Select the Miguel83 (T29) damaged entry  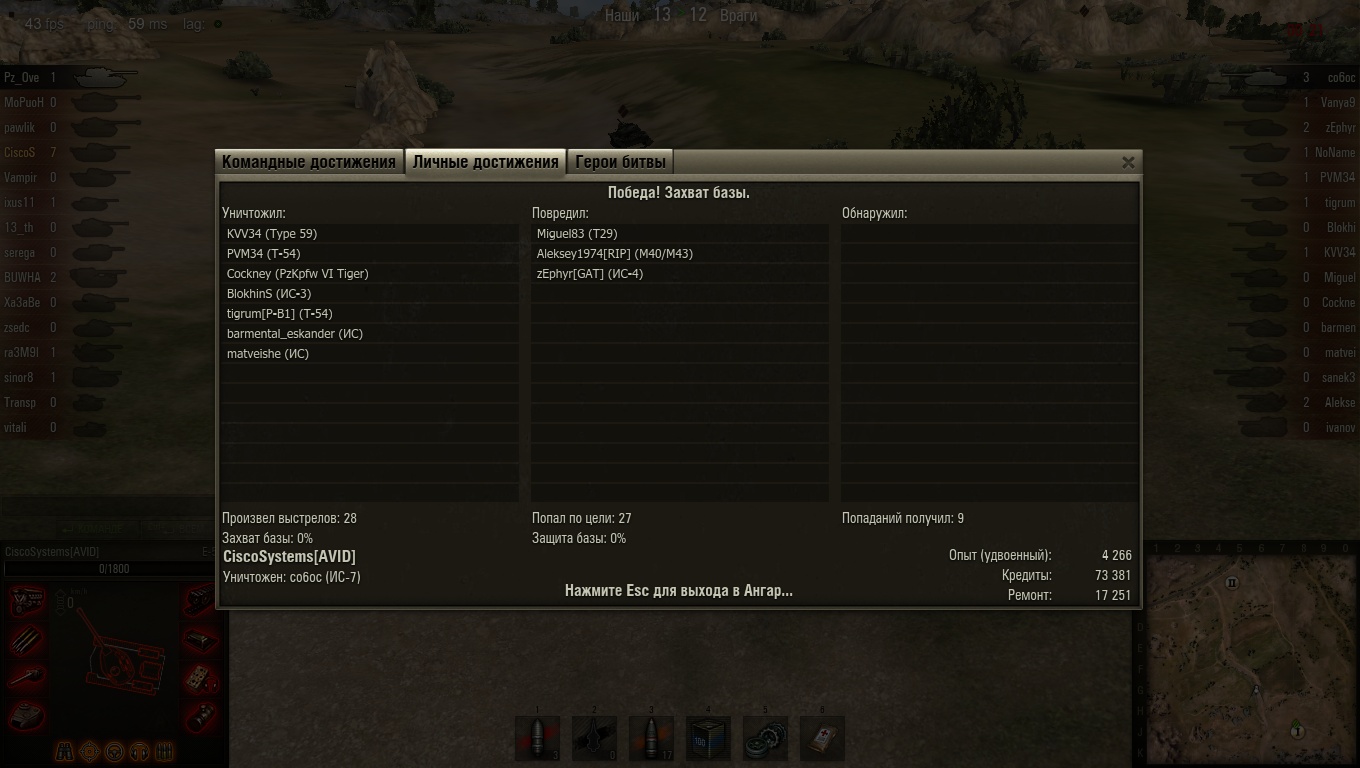tap(577, 234)
